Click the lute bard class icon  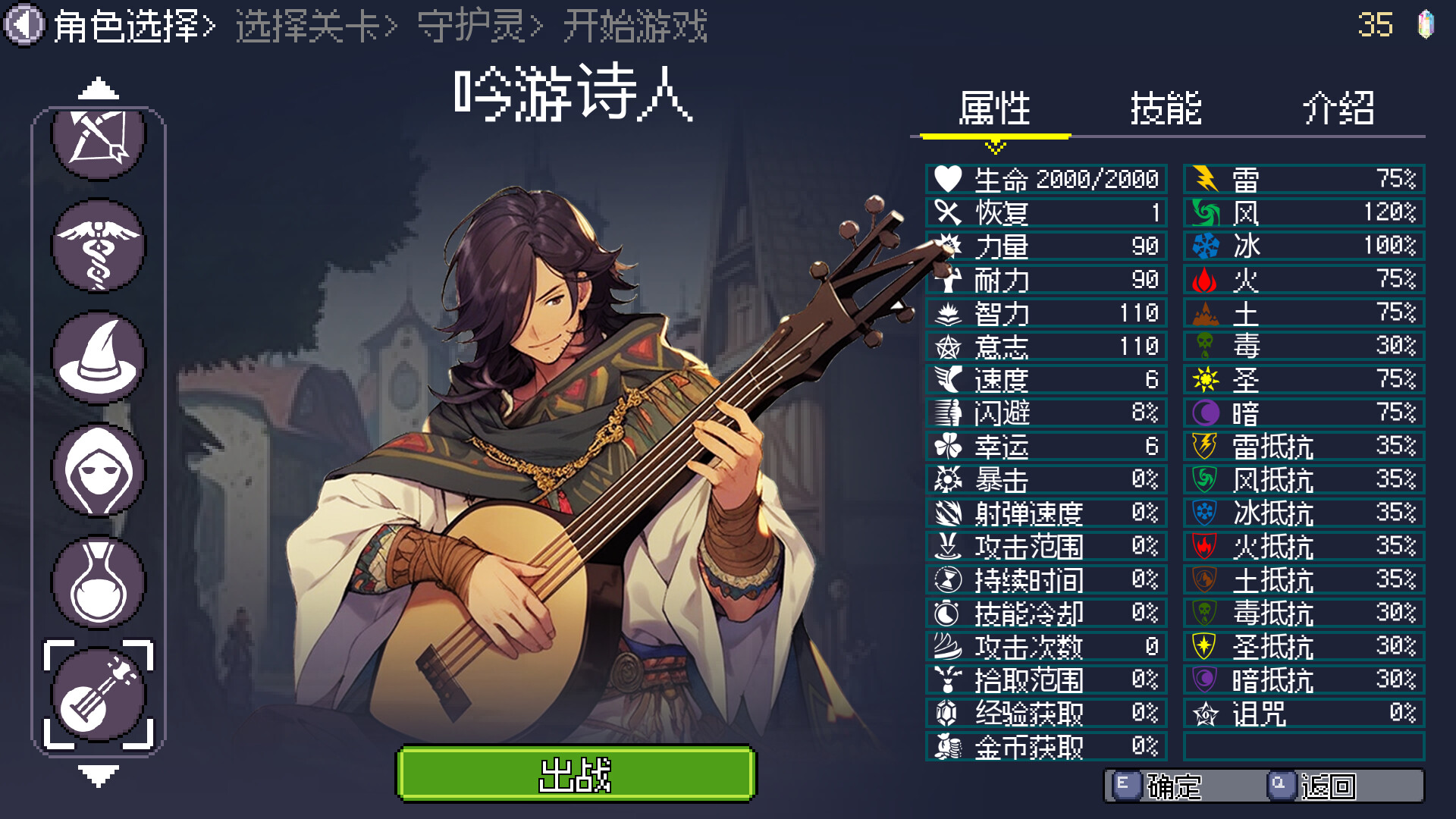click(96, 690)
